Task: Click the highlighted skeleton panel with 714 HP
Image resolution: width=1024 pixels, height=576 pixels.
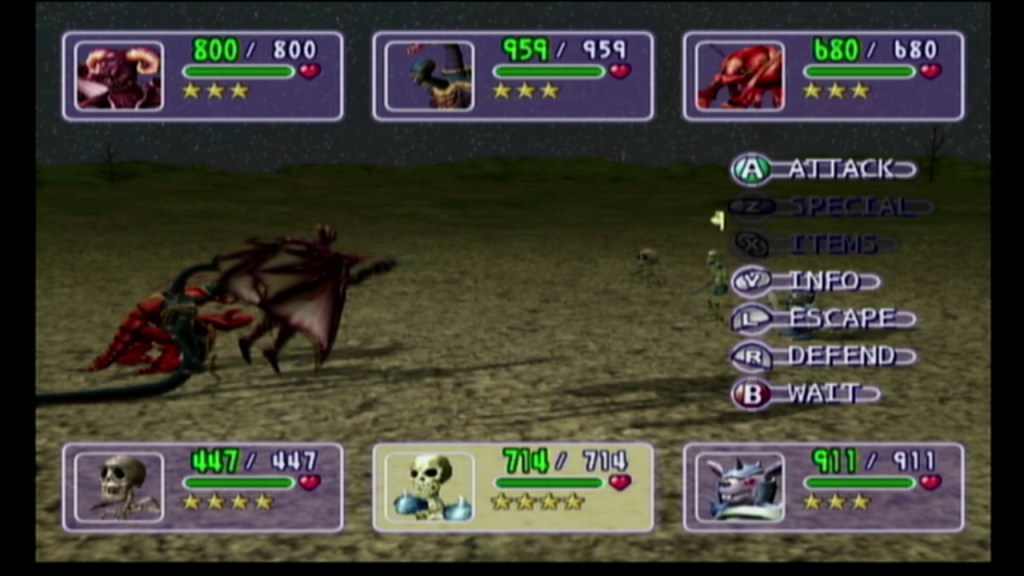Action: pos(513,488)
